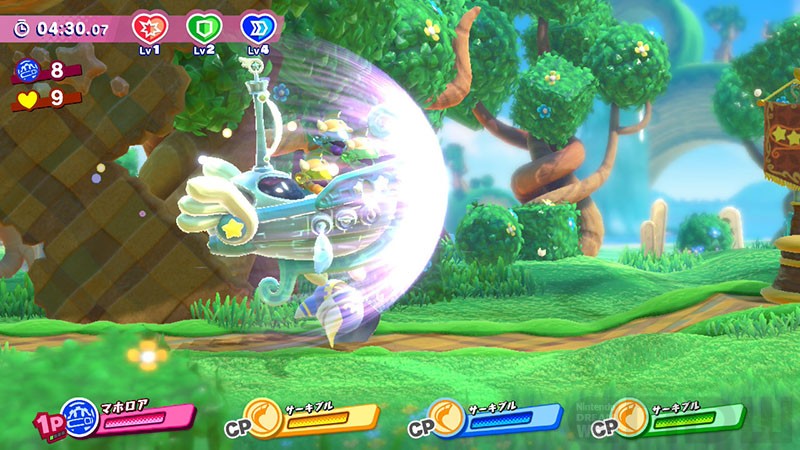Choose the yellow サーキブル CP portrait
Screen dimensions: 800x450
coord(264,416)
